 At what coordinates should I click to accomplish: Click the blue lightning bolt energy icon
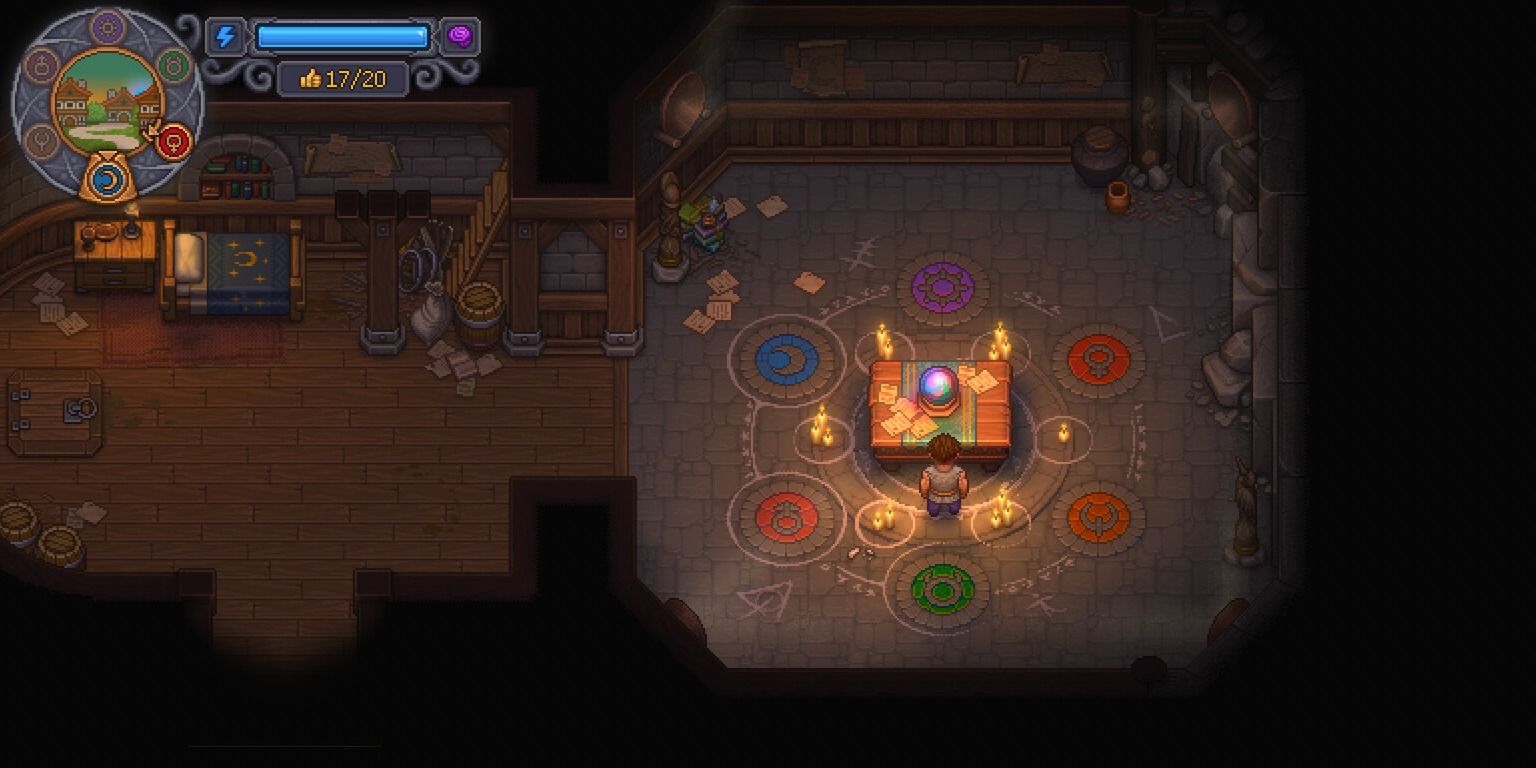click(x=226, y=38)
